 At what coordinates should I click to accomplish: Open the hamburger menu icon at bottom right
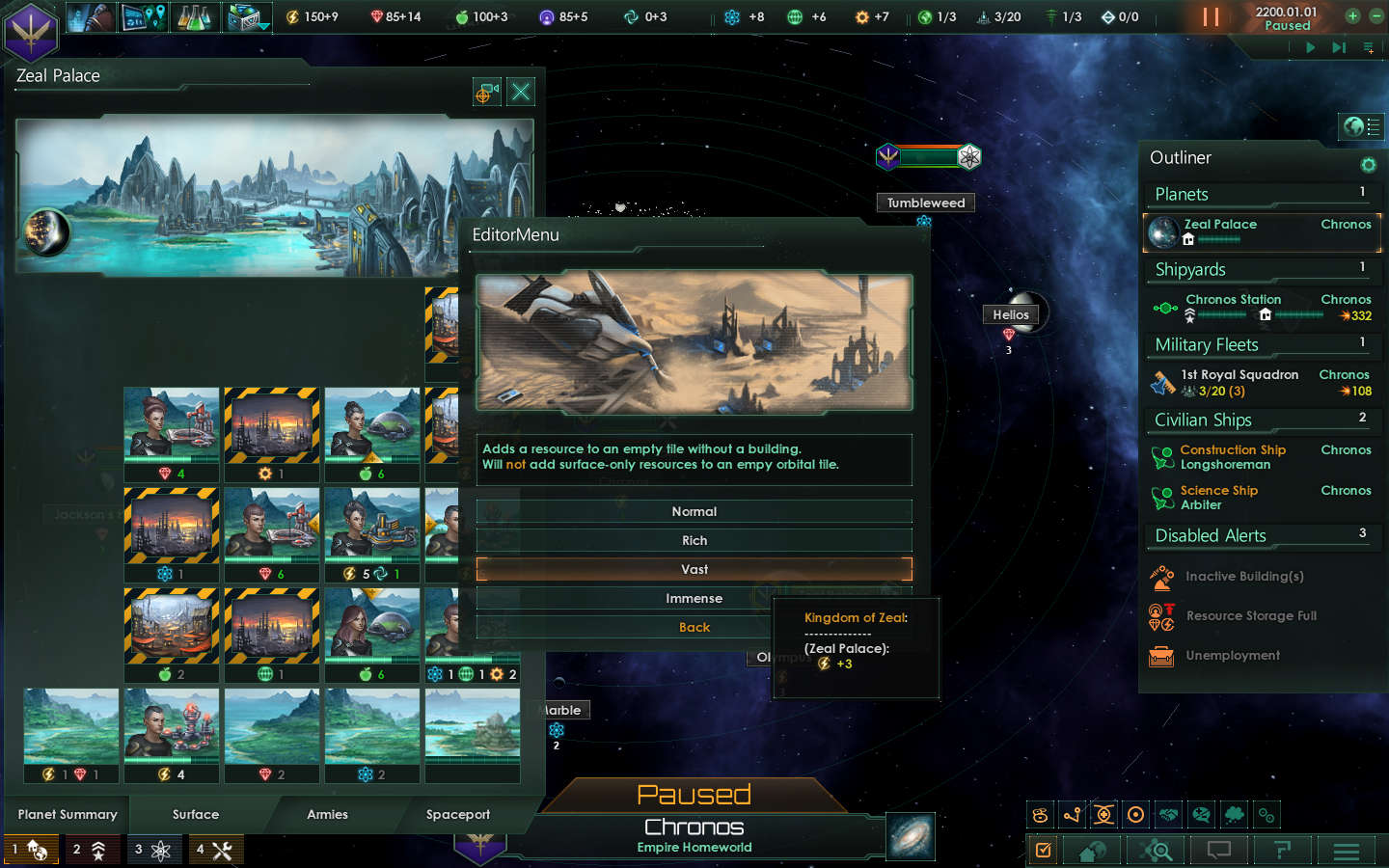[1346, 851]
